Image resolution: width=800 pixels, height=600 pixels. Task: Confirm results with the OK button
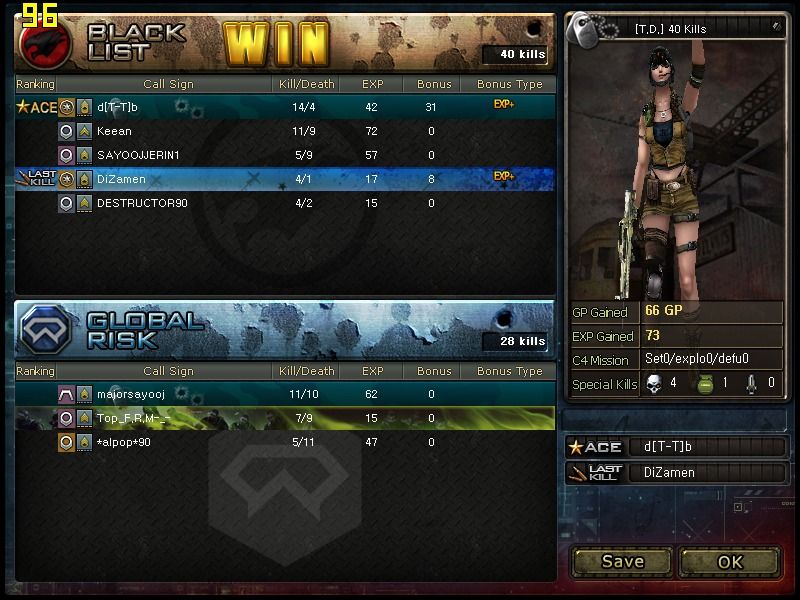point(730,561)
